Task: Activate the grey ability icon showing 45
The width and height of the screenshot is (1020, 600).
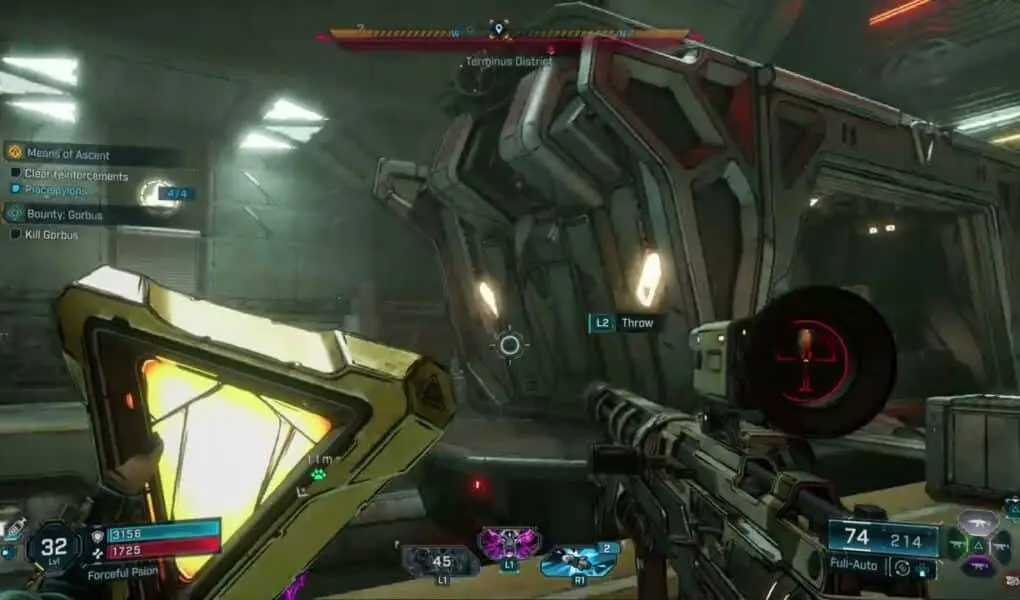Action: [x=441, y=561]
